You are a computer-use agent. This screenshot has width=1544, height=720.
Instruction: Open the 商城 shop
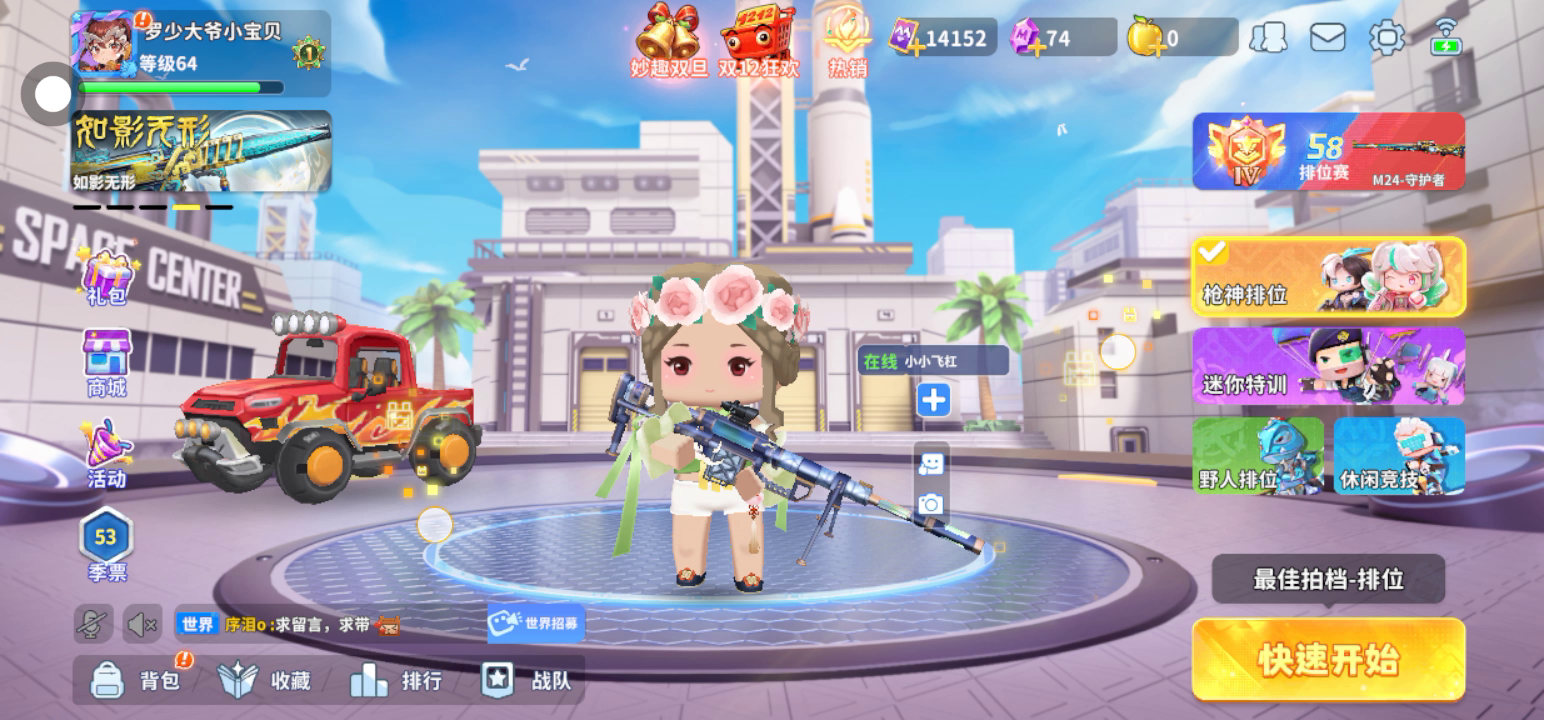tap(107, 364)
